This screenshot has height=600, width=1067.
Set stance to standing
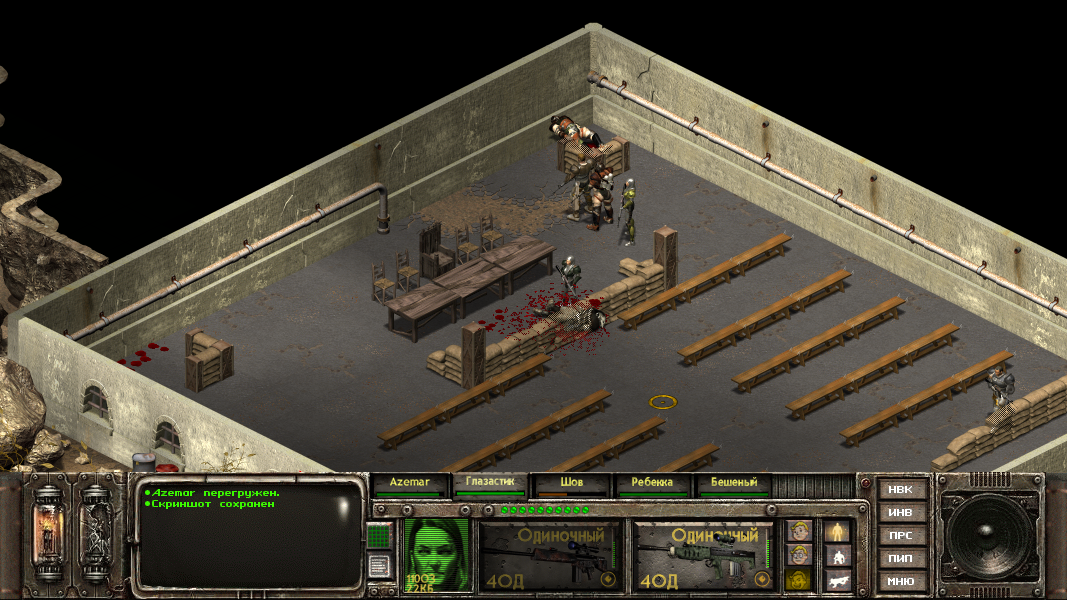(x=837, y=531)
